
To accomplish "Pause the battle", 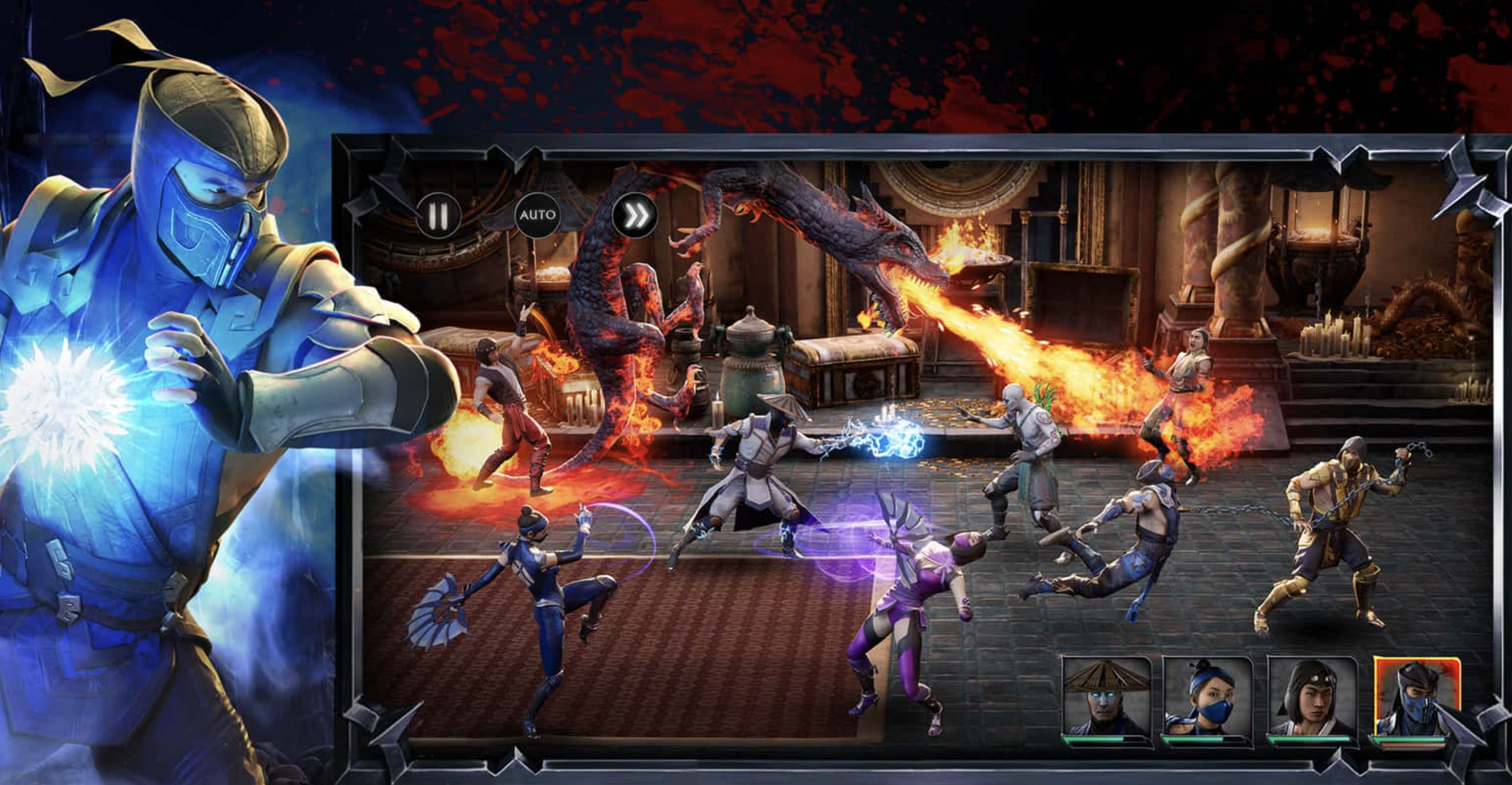I will 438,216.
